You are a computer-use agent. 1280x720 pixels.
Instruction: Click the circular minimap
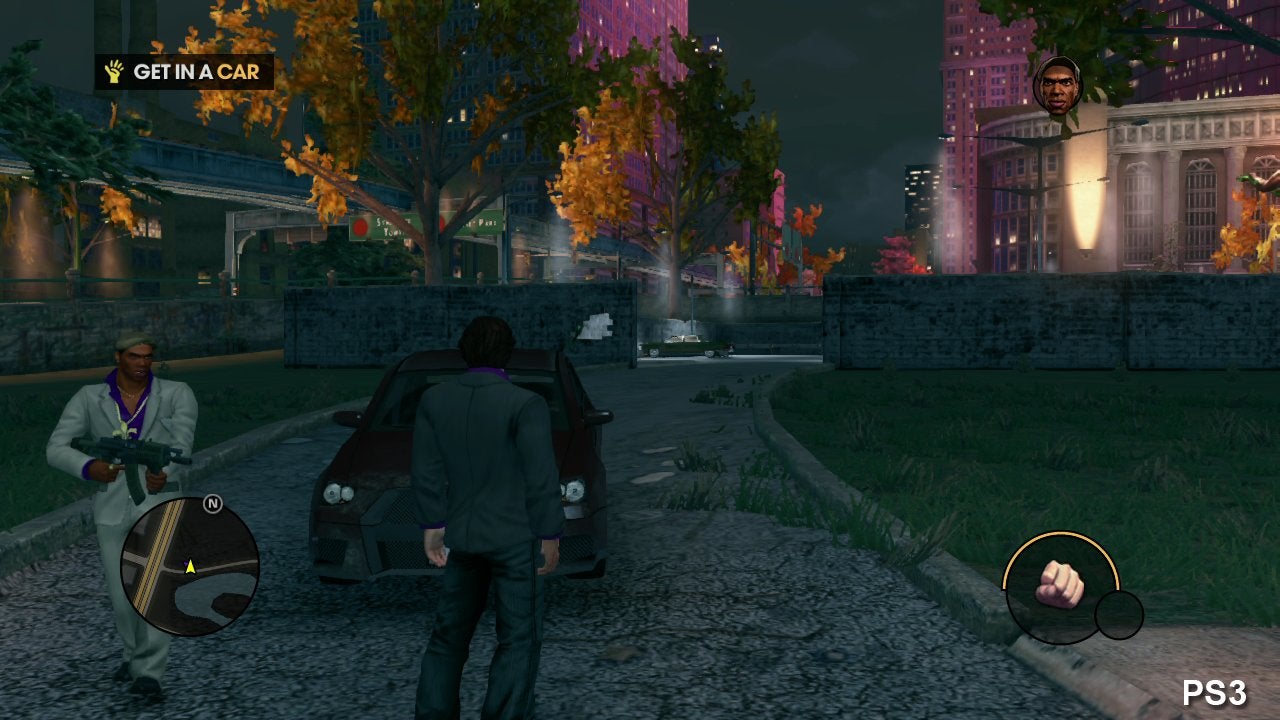pyautogui.click(x=190, y=566)
